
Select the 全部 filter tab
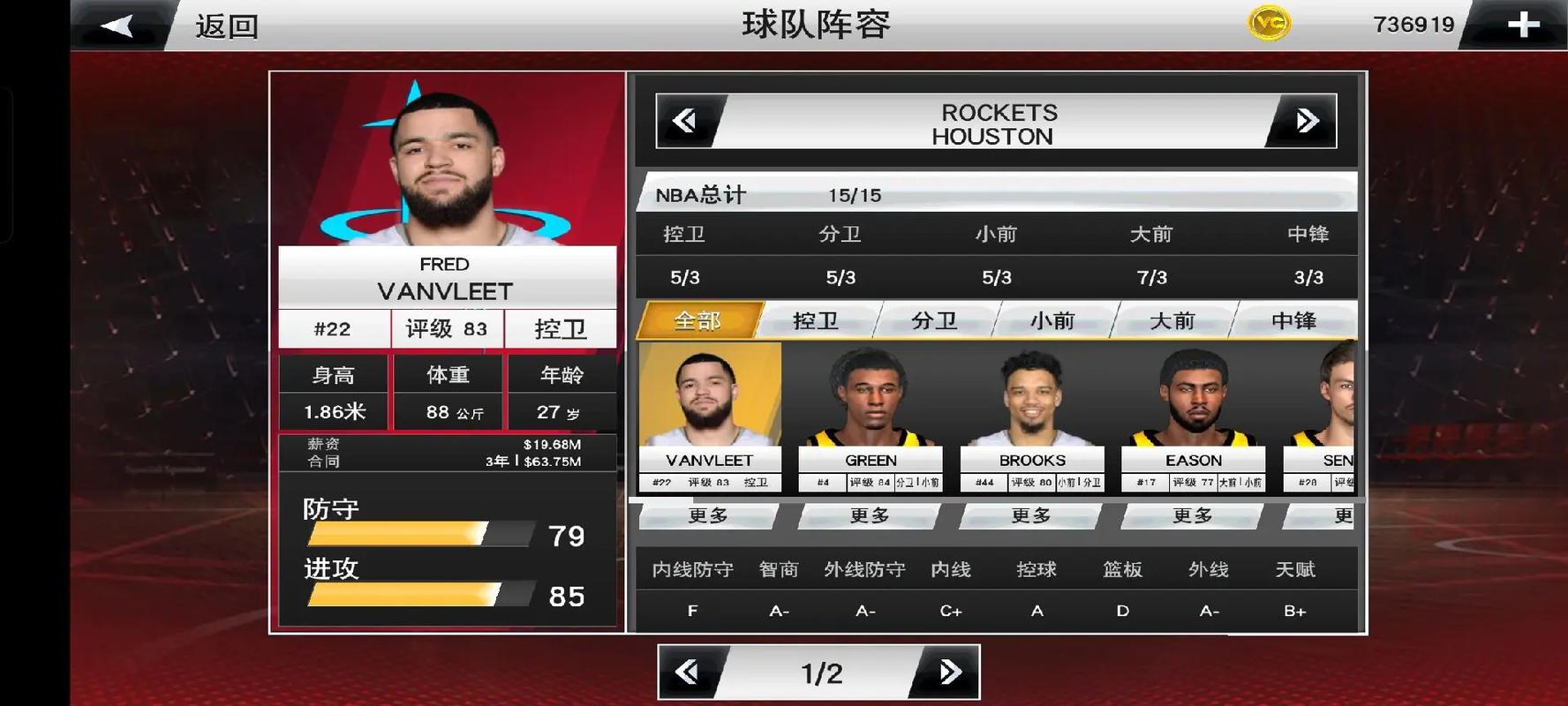[x=697, y=320]
